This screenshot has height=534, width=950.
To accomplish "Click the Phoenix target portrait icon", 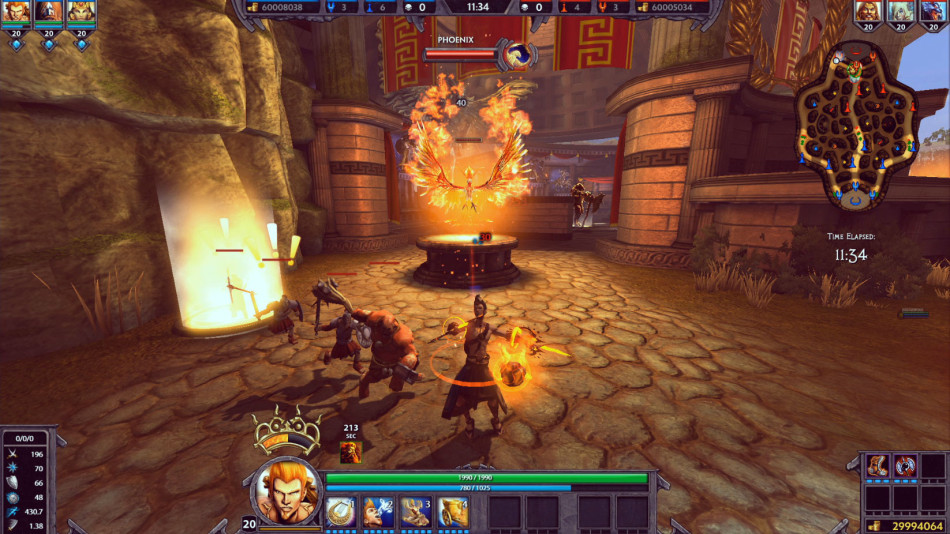I will point(518,55).
